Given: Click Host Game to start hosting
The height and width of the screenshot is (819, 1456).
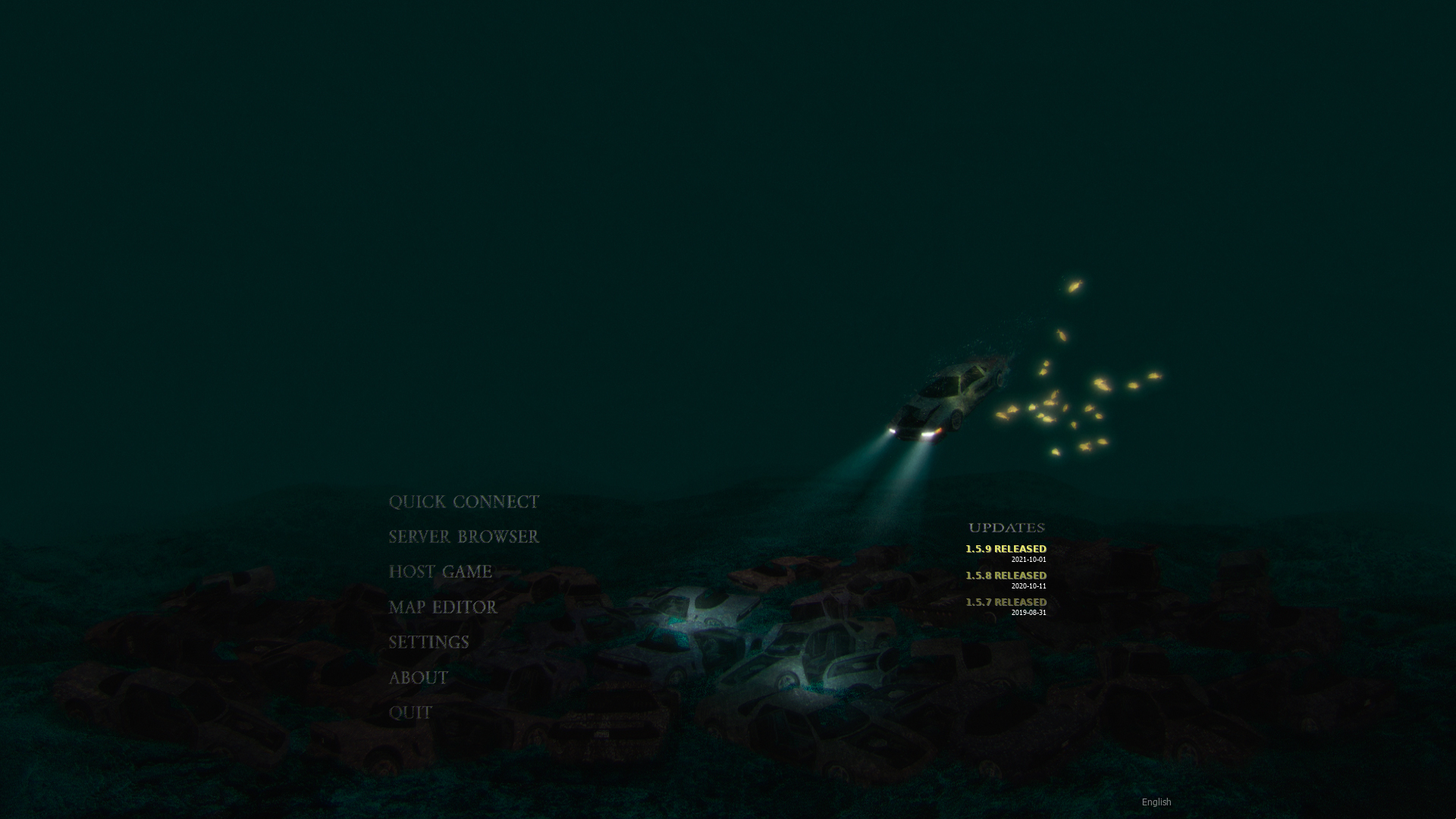Looking at the screenshot, I should click(x=440, y=572).
